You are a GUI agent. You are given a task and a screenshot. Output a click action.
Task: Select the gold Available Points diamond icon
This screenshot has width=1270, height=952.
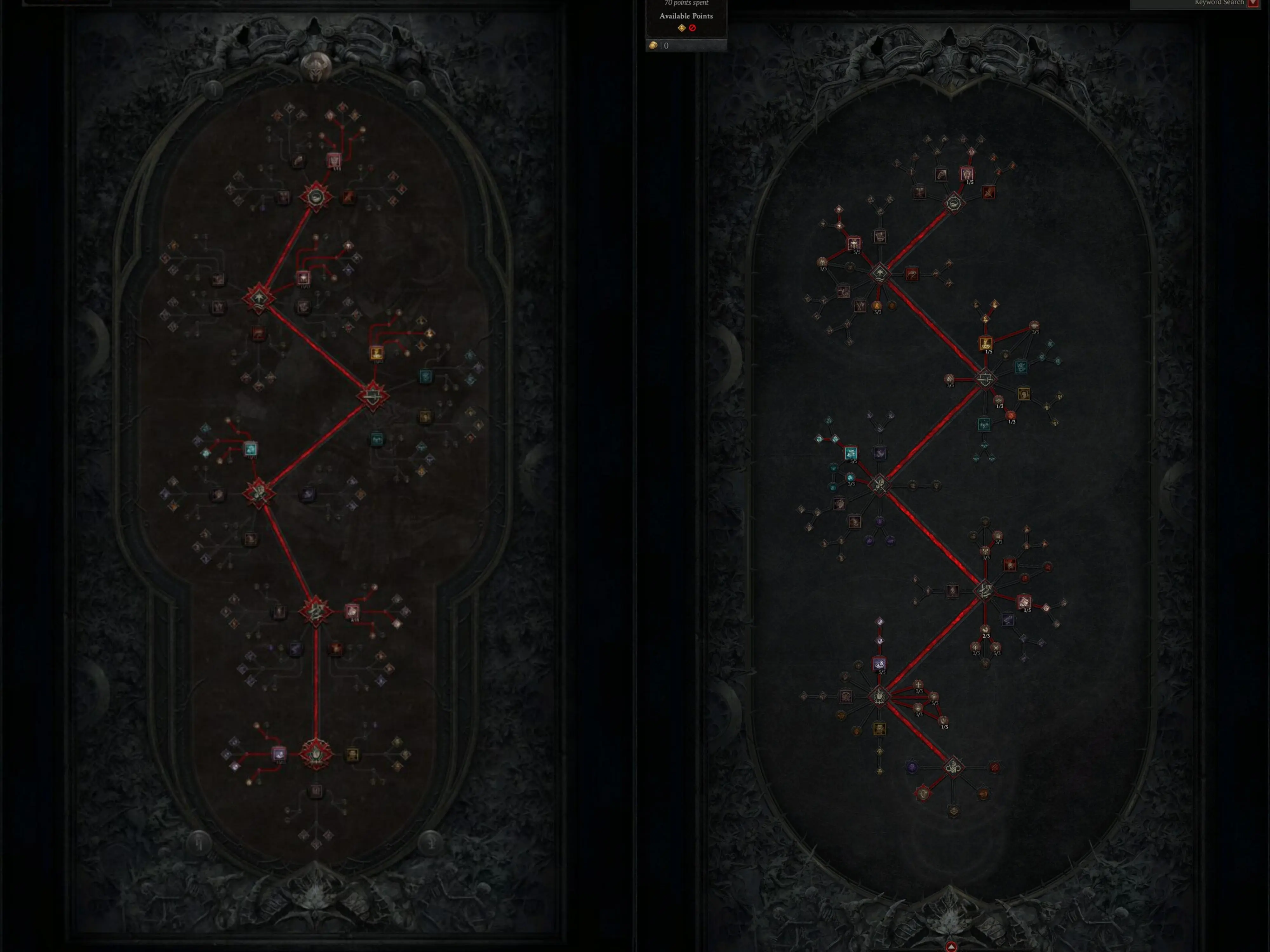point(681,28)
